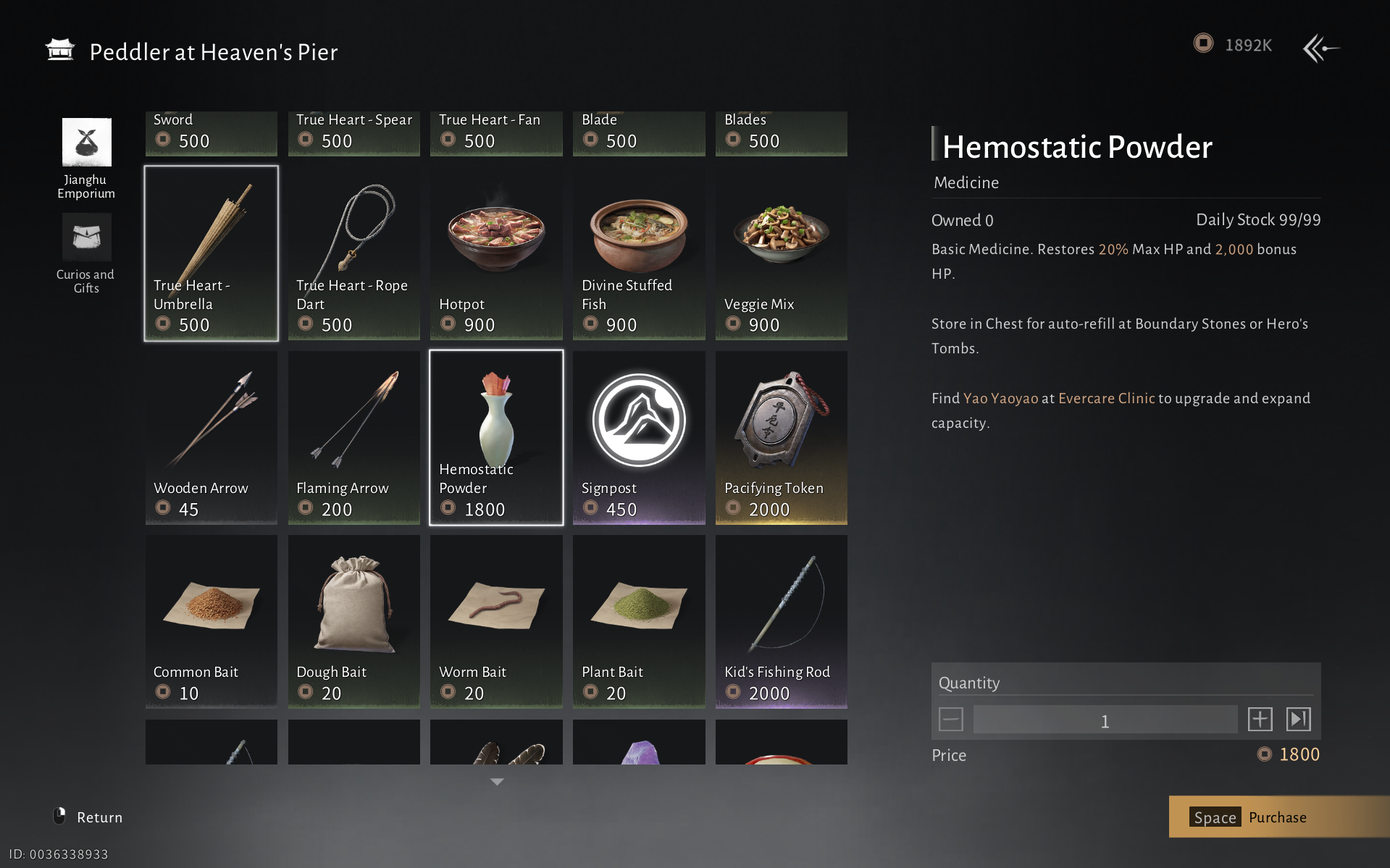Select the True Heart - Umbrella item
Screen dimensions: 1390x868
pyautogui.click(x=211, y=253)
